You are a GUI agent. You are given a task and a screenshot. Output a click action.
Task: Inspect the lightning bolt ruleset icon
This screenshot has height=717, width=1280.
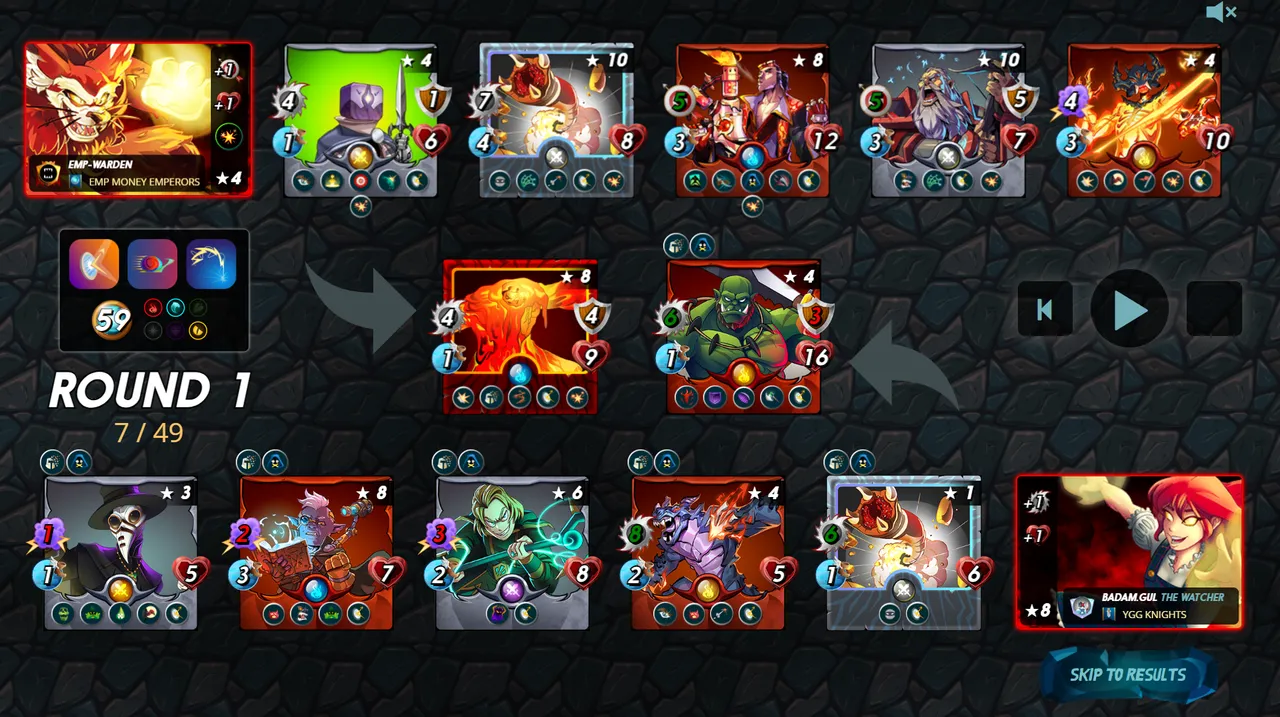[210, 264]
